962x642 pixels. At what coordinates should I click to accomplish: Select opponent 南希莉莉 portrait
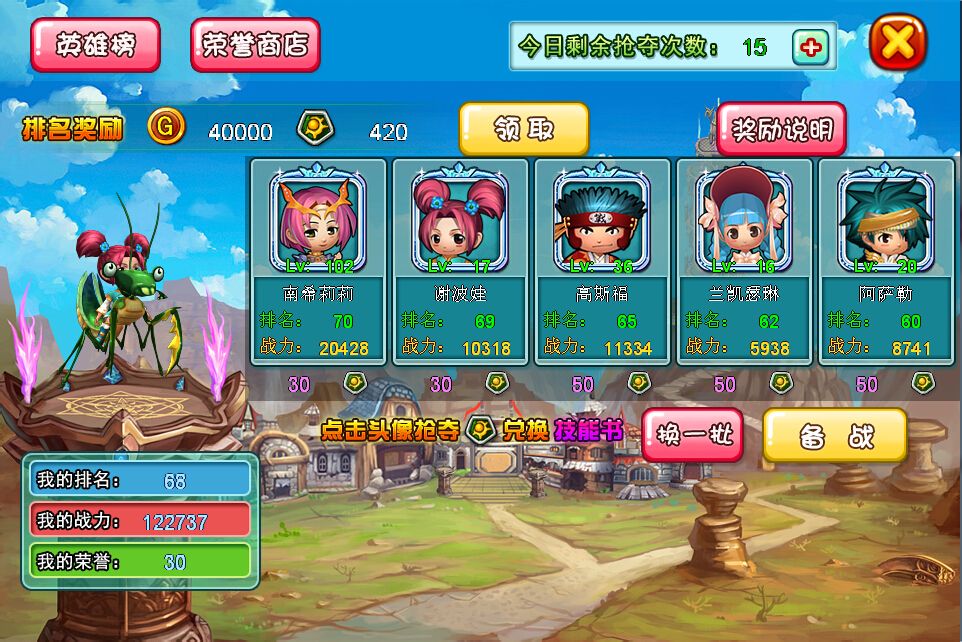pos(318,220)
